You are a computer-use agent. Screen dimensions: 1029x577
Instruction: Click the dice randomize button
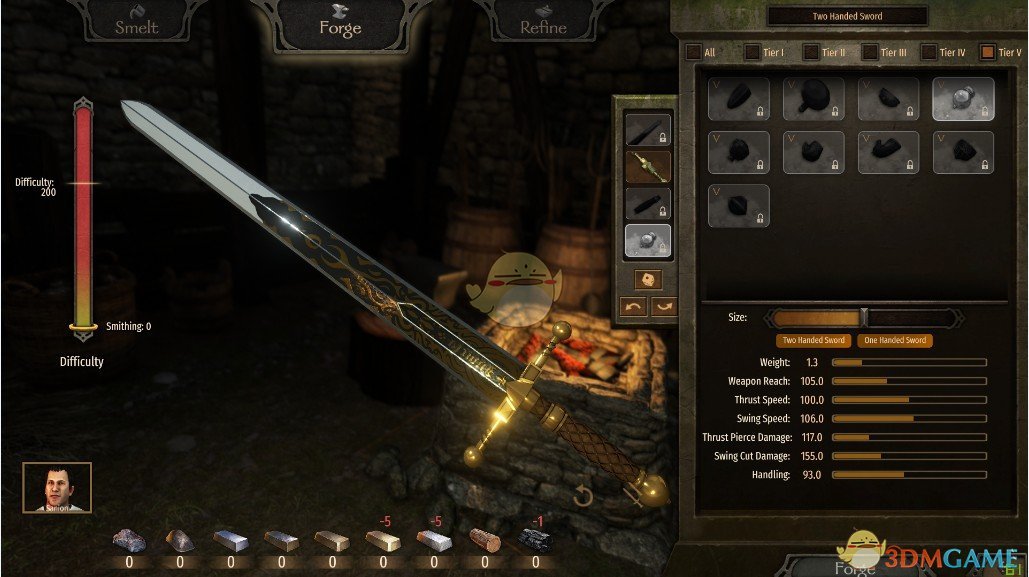(x=648, y=279)
